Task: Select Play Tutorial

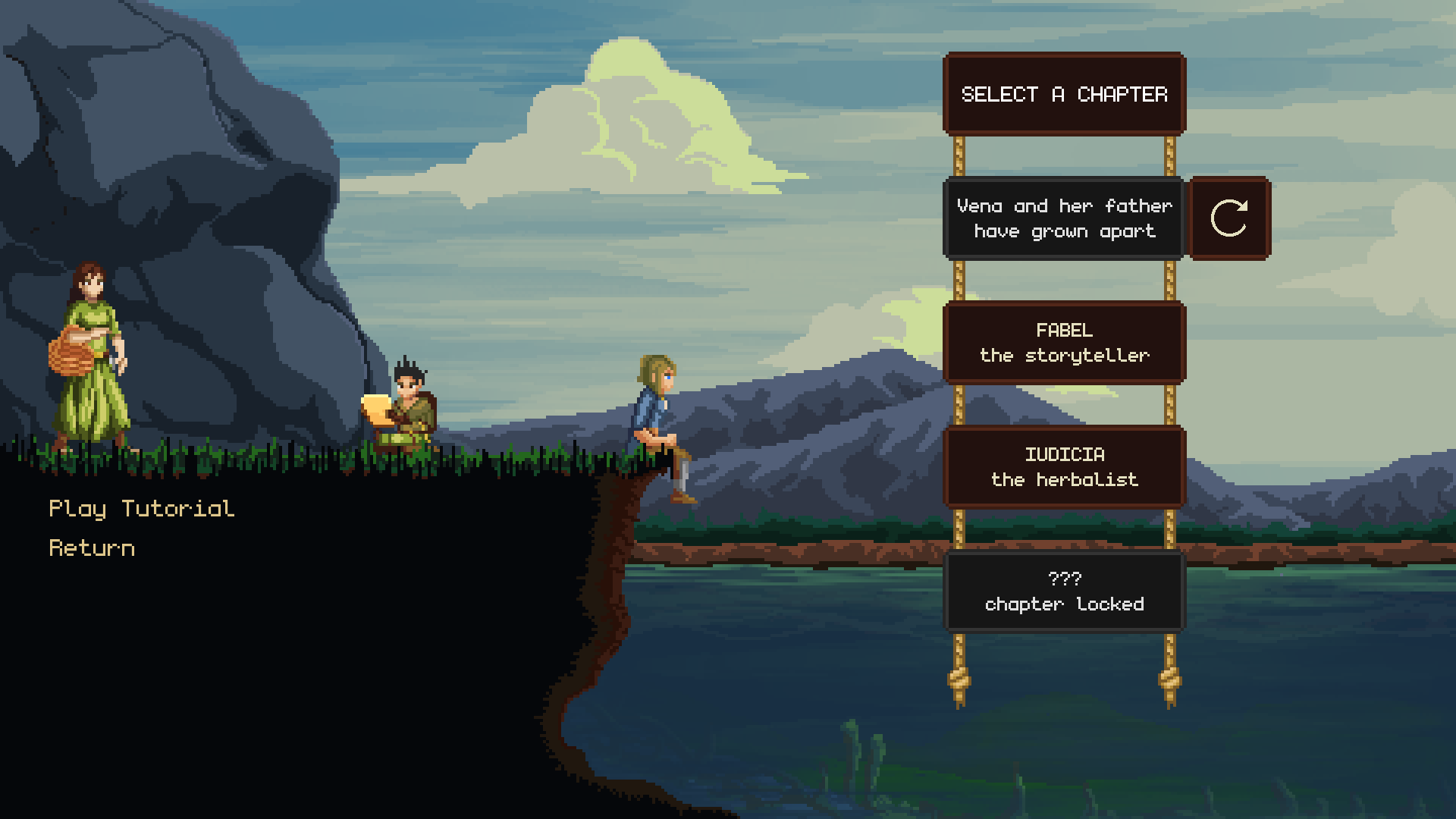Action: point(141,508)
